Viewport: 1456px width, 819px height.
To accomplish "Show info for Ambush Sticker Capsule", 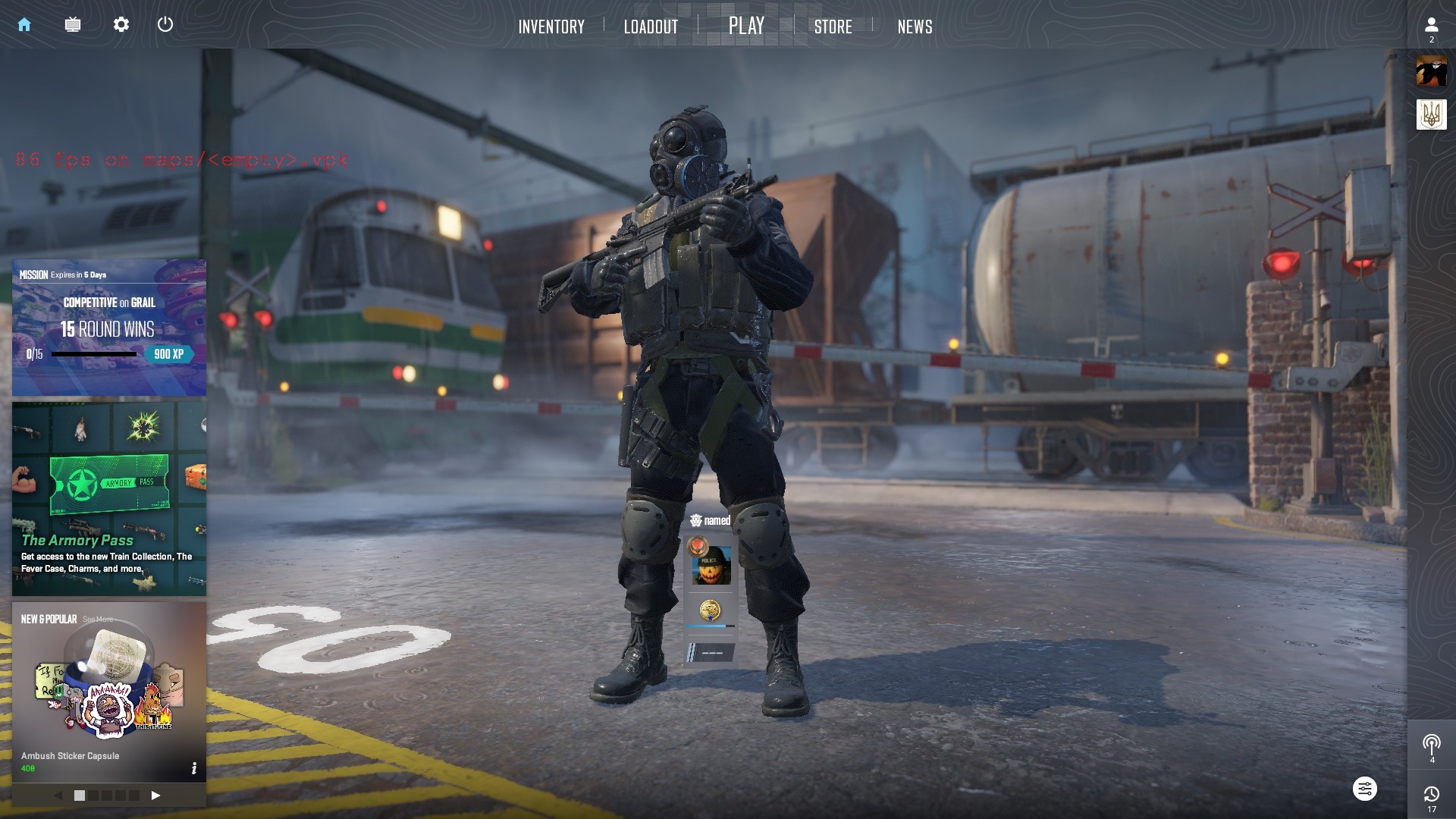I will 194,768.
